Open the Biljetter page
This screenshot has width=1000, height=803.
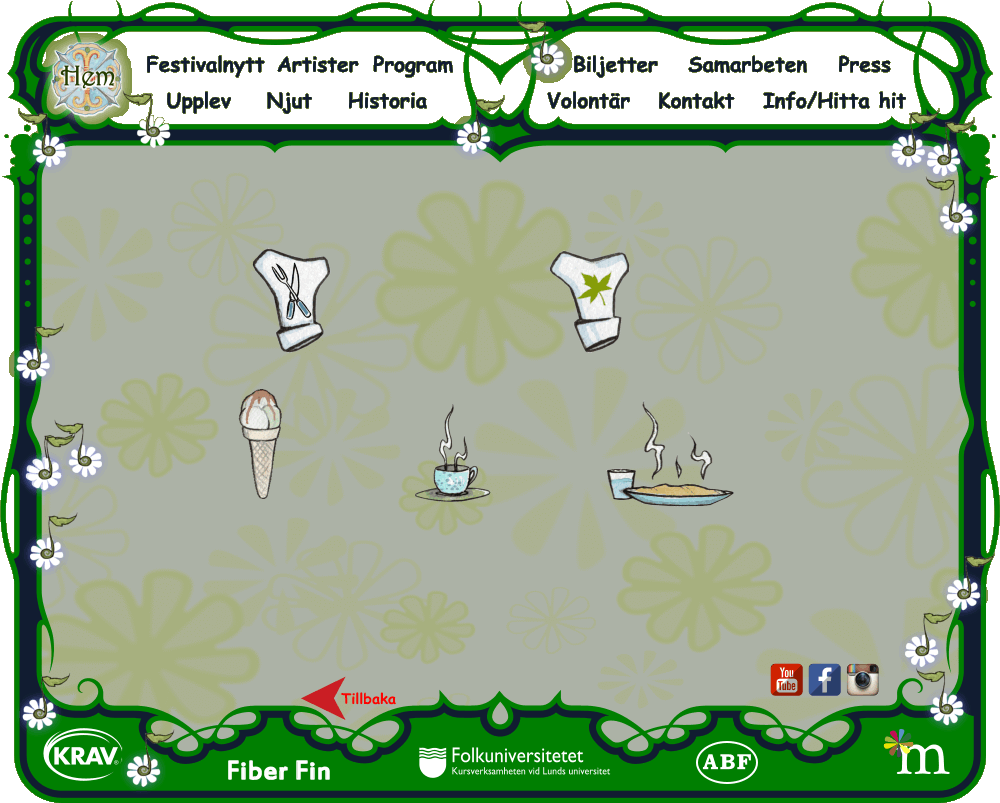(615, 66)
